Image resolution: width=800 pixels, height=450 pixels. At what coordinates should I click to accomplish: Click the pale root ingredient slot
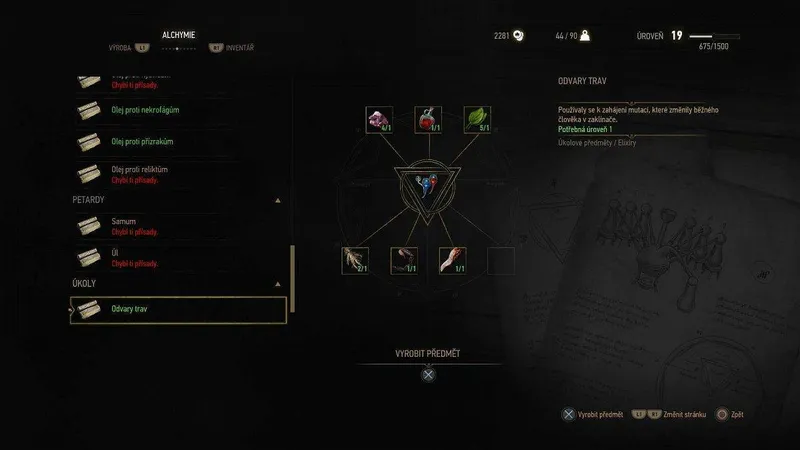(x=356, y=261)
